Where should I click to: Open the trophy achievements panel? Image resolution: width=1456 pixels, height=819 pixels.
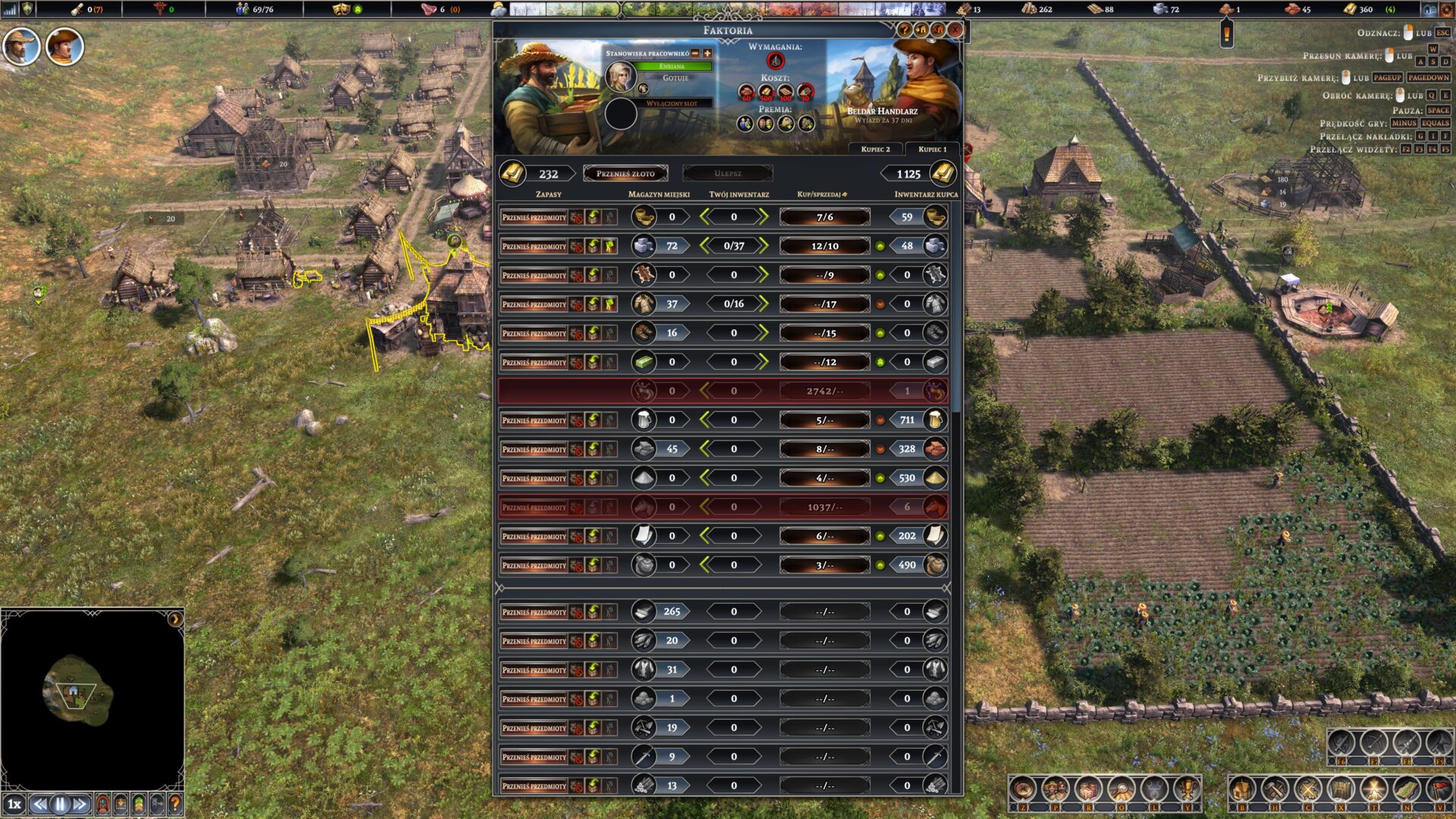pyautogui.click(x=1186, y=789)
